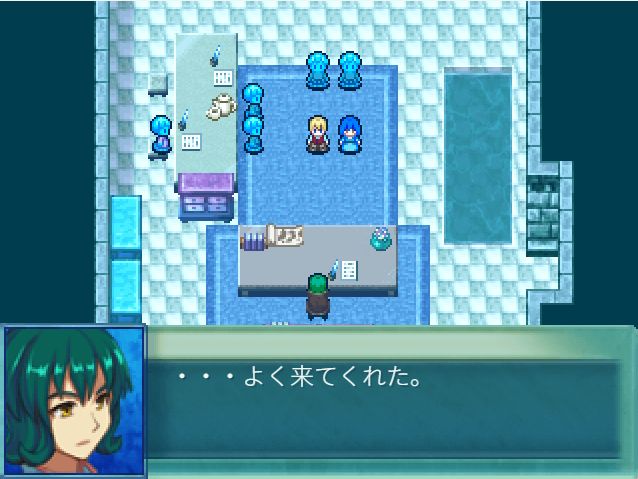The image size is (638, 479).
Task: Click the dialogue message box to continue
Action: pyautogui.click(x=390, y=402)
